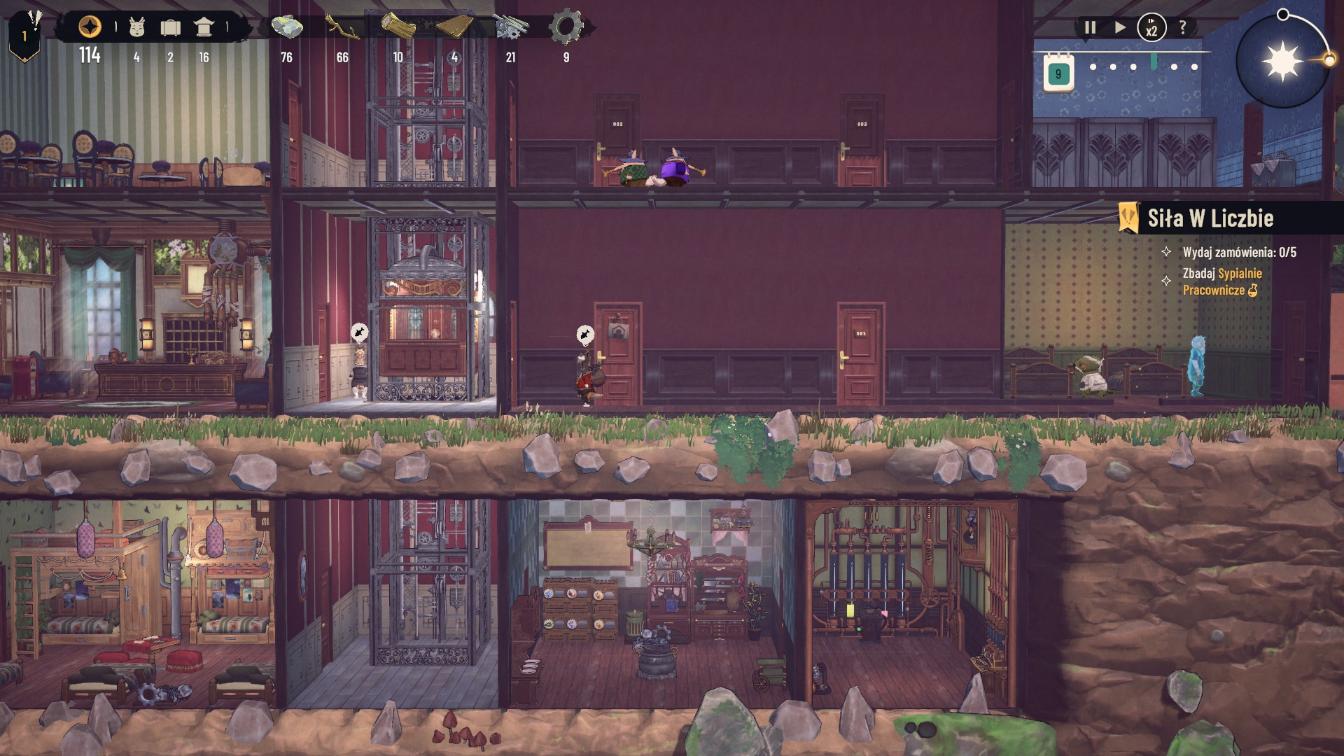Select the pagoda building icon
1344x756 pixels.
click(x=204, y=27)
